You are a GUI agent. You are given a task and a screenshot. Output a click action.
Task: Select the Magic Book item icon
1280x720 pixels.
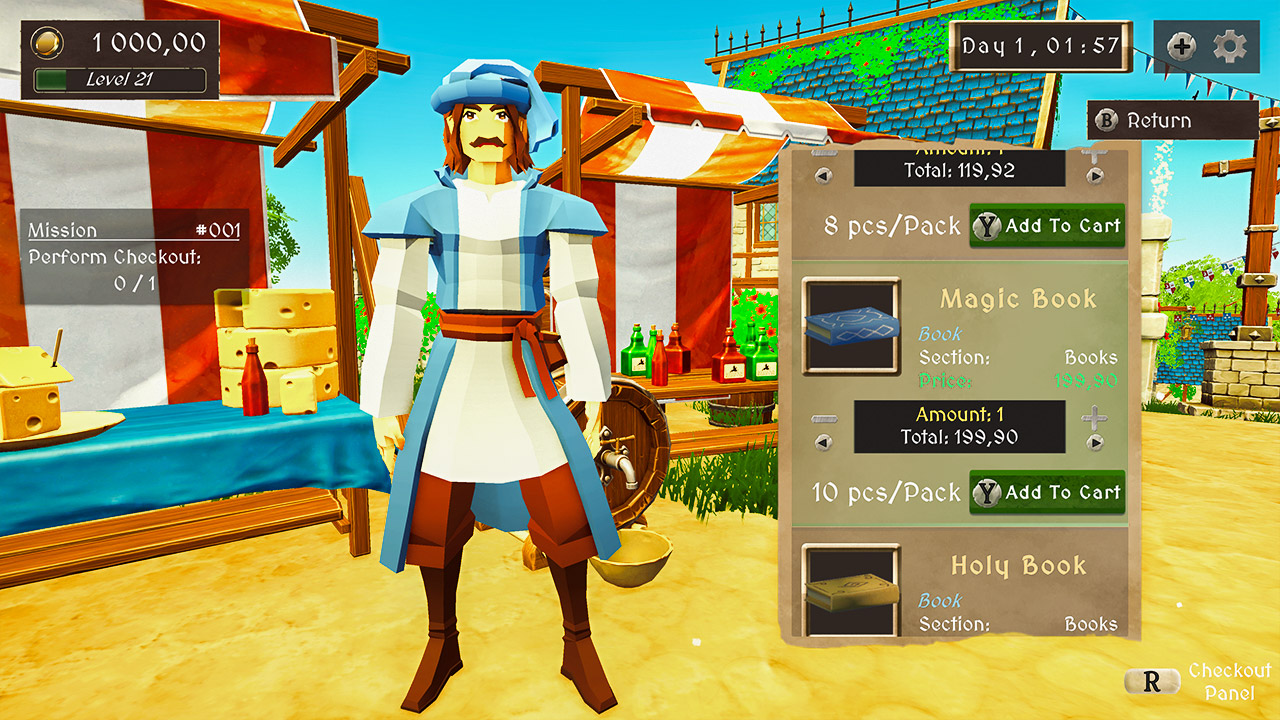point(851,324)
